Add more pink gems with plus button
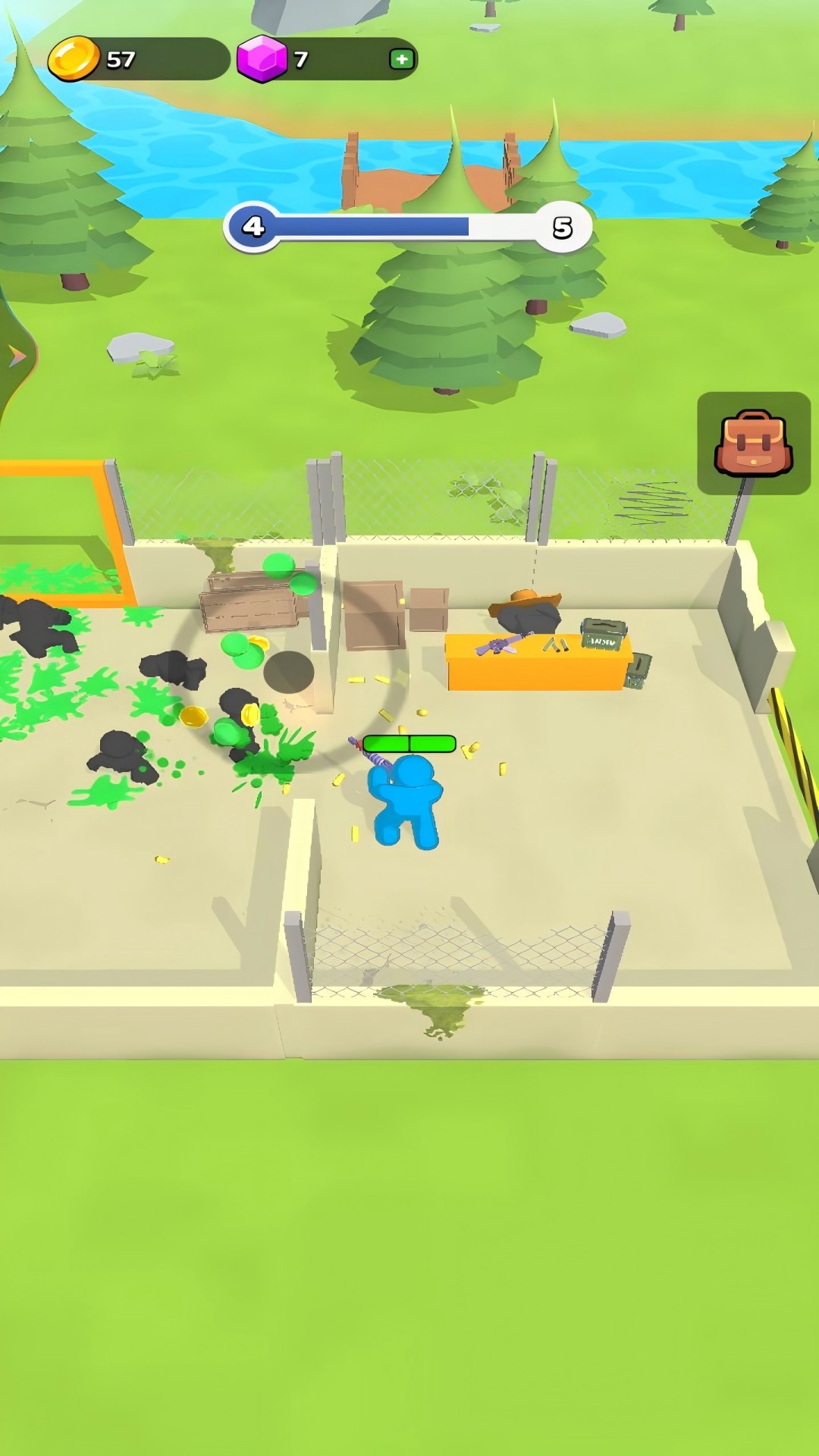 click(x=401, y=59)
